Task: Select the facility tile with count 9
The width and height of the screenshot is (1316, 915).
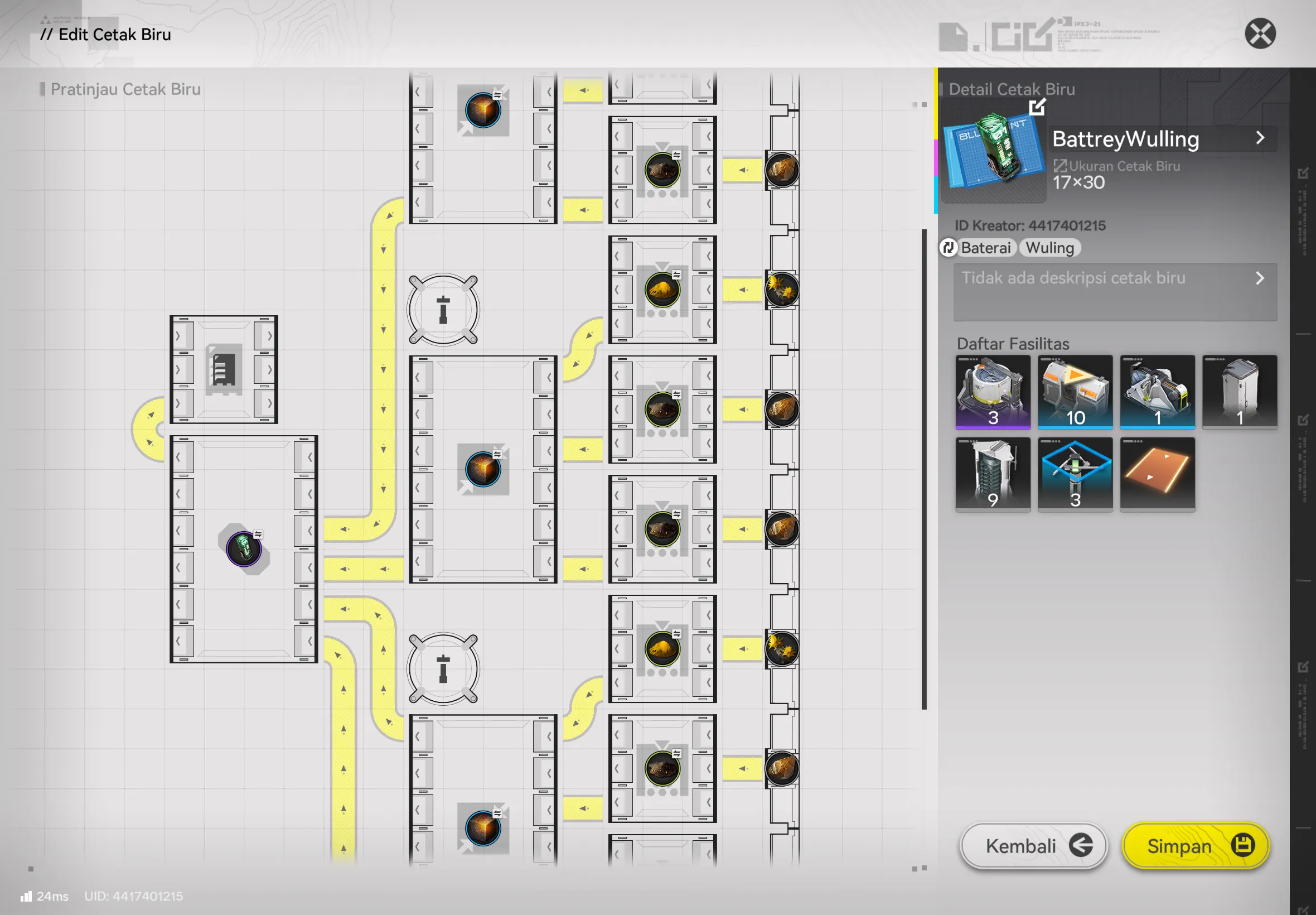Action: click(993, 474)
